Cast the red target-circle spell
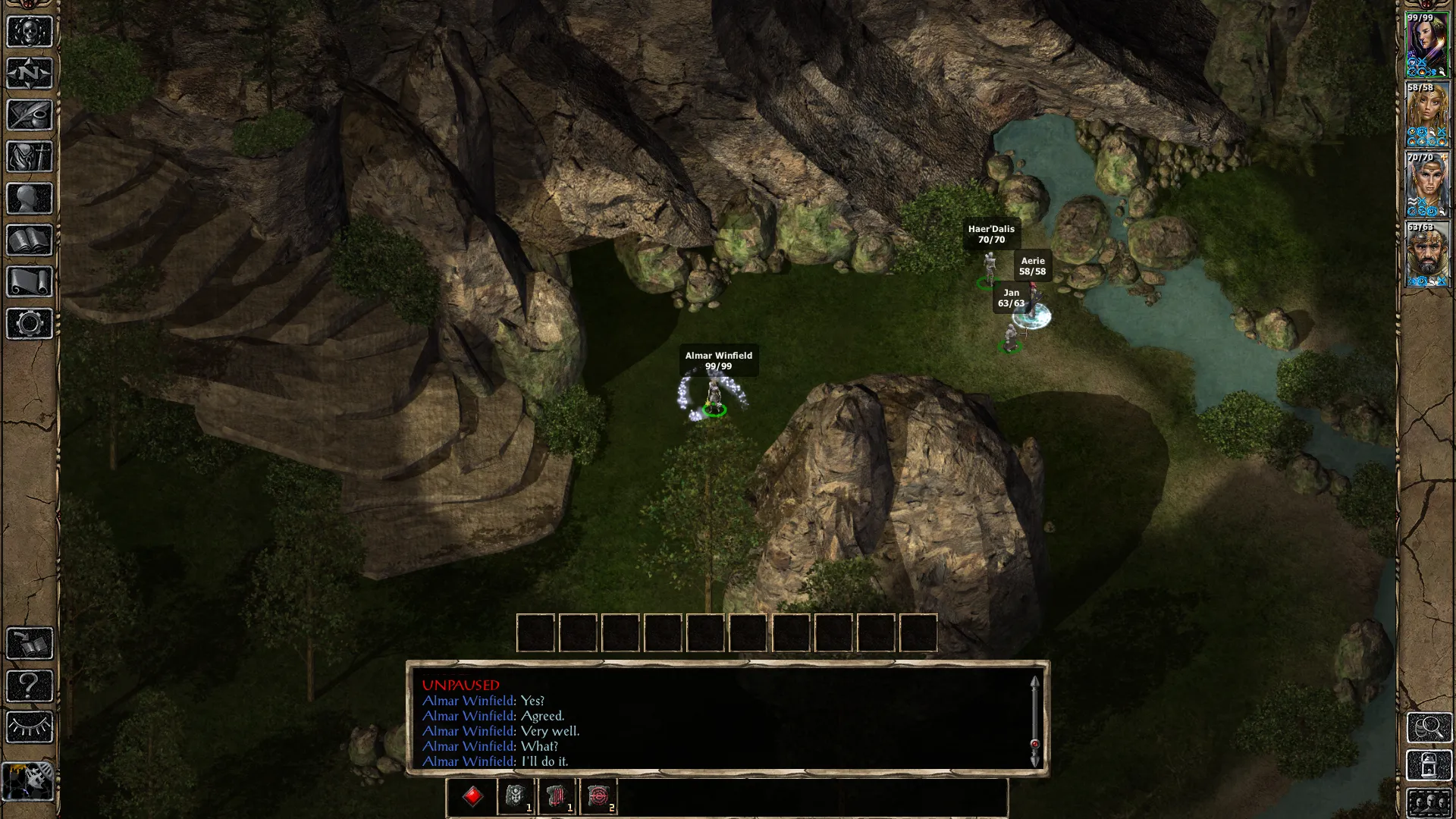Image resolution: width=1456 pixels, height=819 pixels. (x=598, y=796)
